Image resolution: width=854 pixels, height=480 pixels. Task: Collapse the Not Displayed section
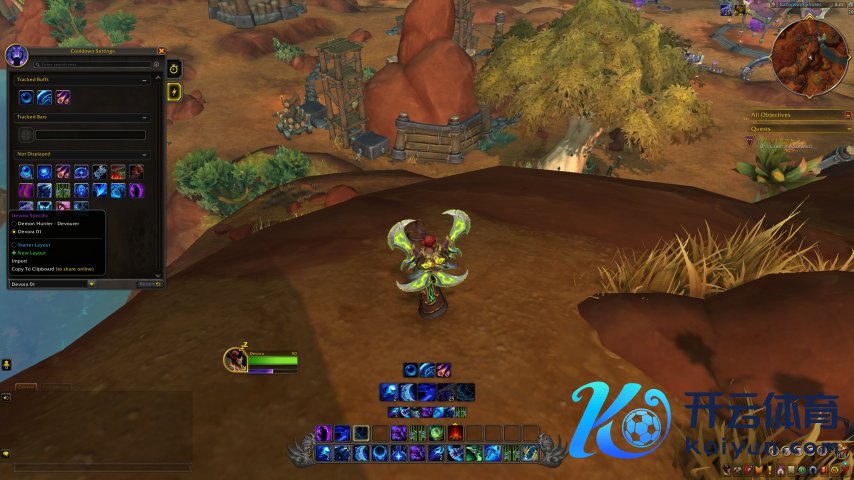[146, 154]
